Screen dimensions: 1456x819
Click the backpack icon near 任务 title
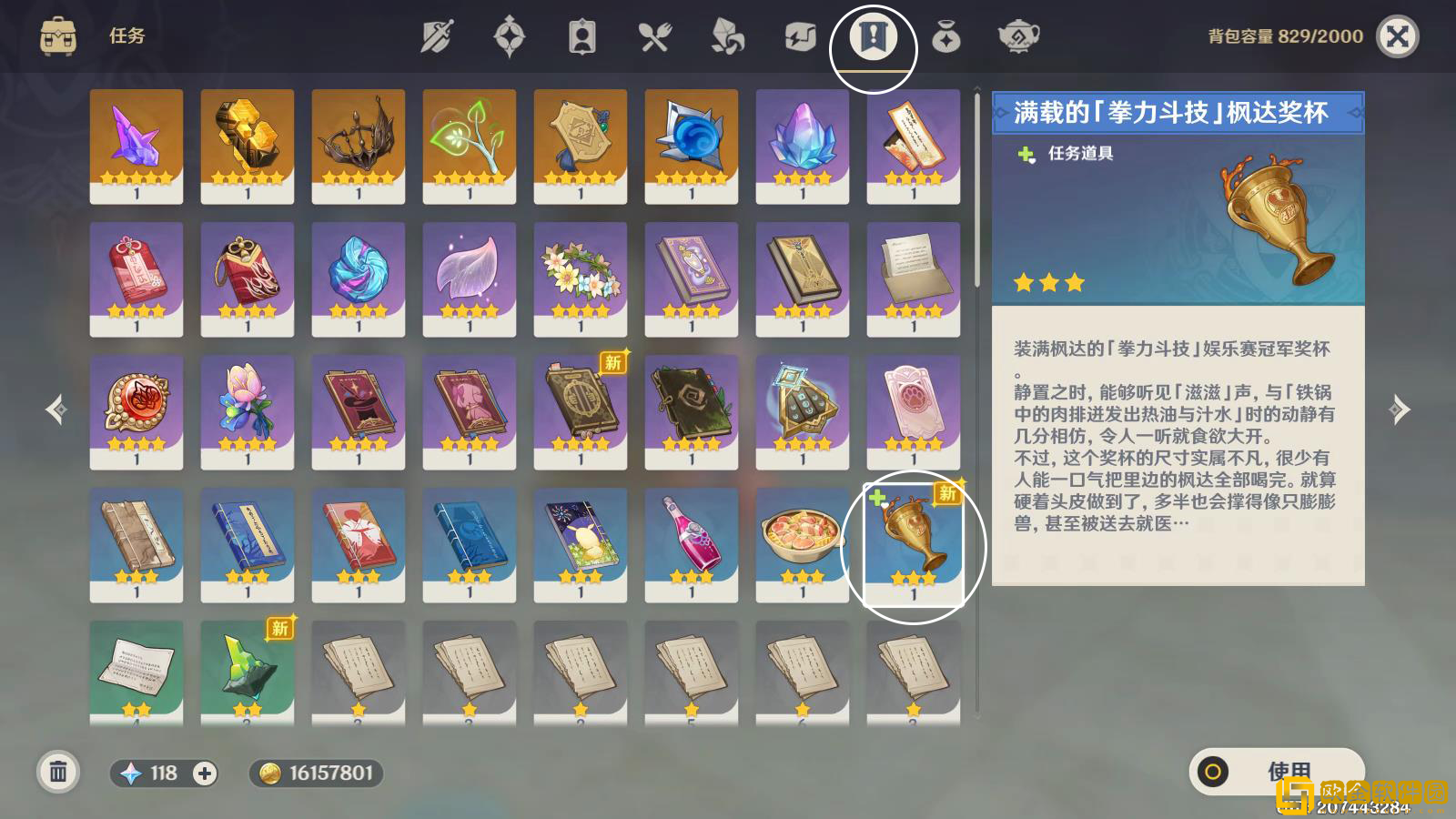pyautogui.click(x=56, y=36)
